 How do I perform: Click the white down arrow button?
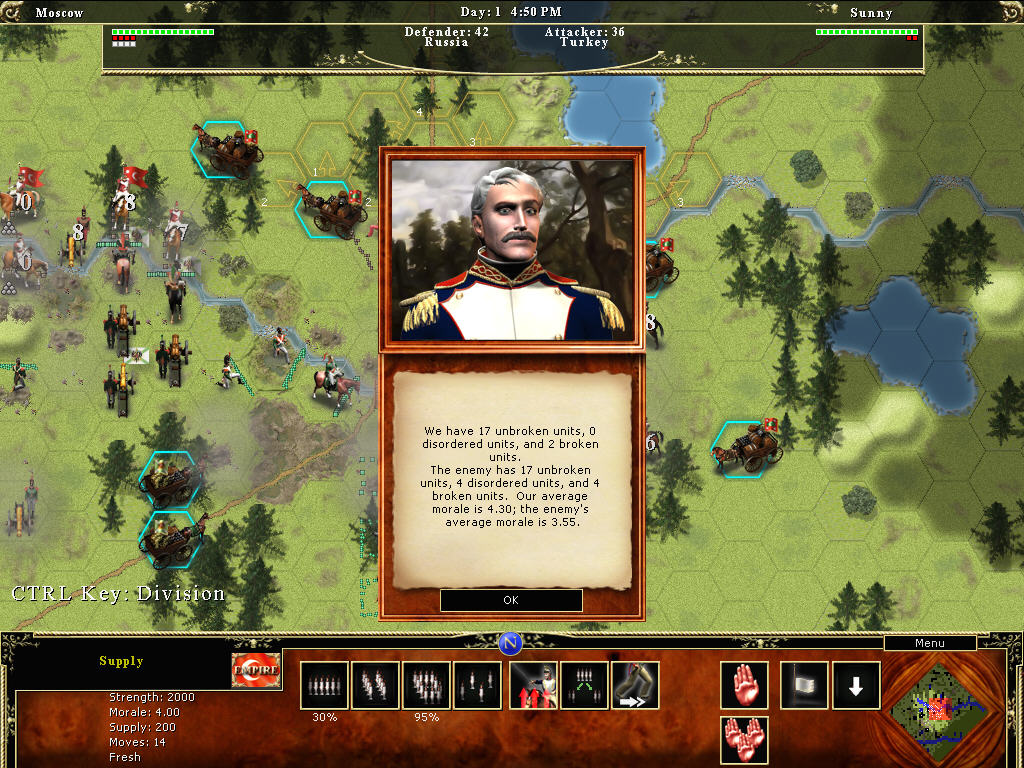point(856,685)
